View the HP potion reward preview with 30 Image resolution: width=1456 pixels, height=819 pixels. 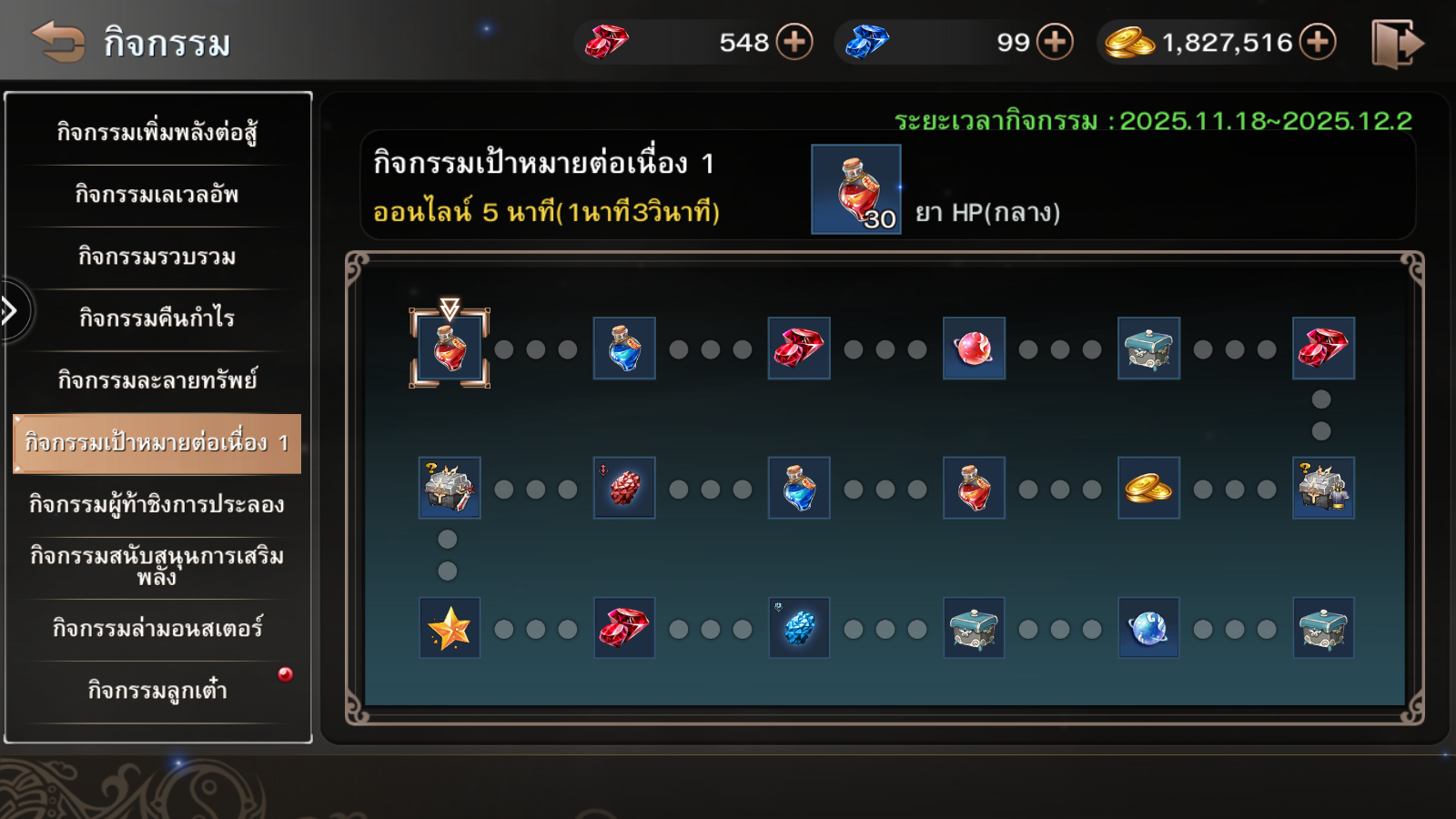(x=855, y=189)
